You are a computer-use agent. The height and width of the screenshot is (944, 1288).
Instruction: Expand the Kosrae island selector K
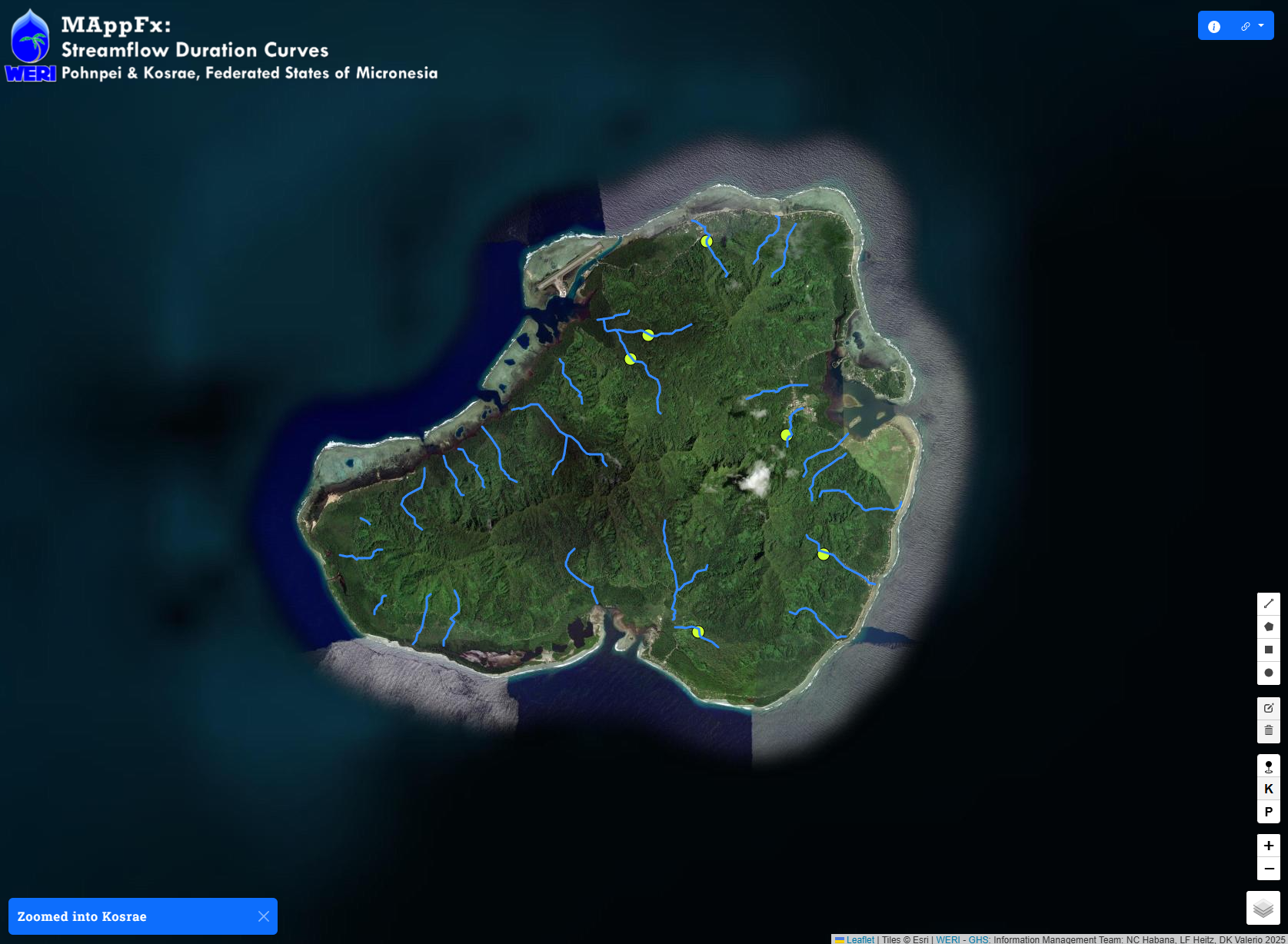tap(1268, 789)
